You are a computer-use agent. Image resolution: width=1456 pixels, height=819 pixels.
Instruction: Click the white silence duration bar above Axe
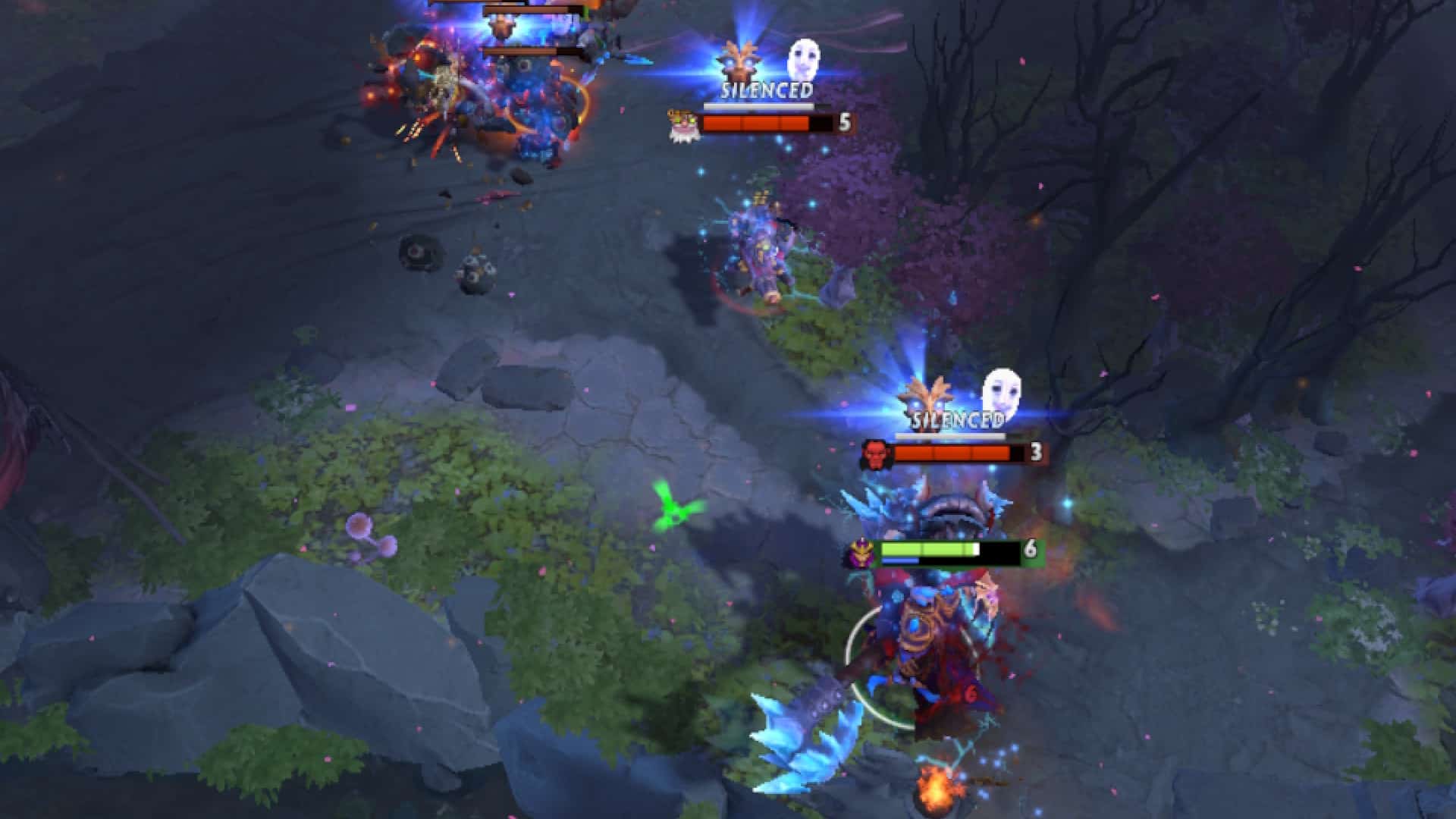(x=949, y=437)
